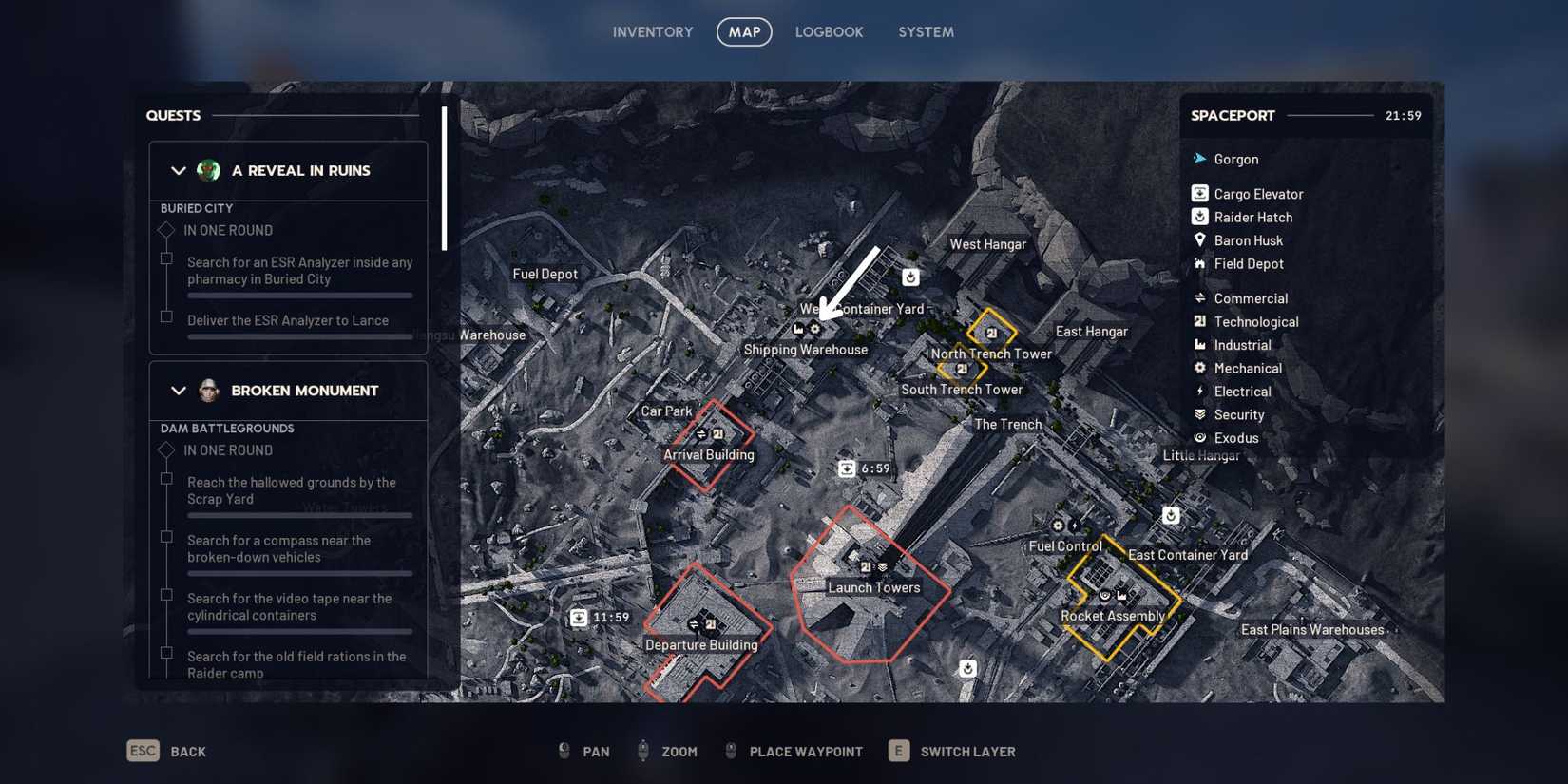
Task: Select the Gorgon icon in the Spaceport legend
Action: (x=1198, y=159)
